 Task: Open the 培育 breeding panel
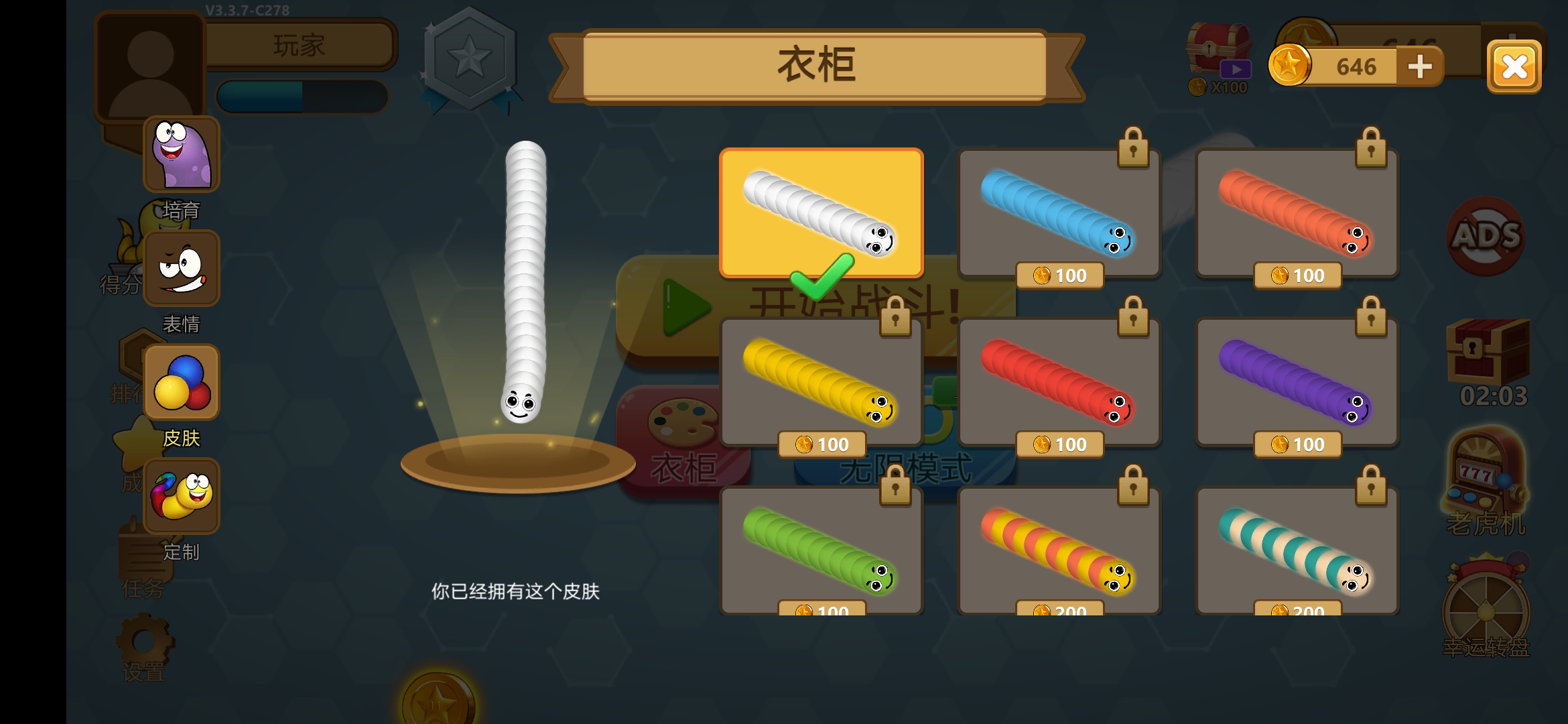click(181, 153)
